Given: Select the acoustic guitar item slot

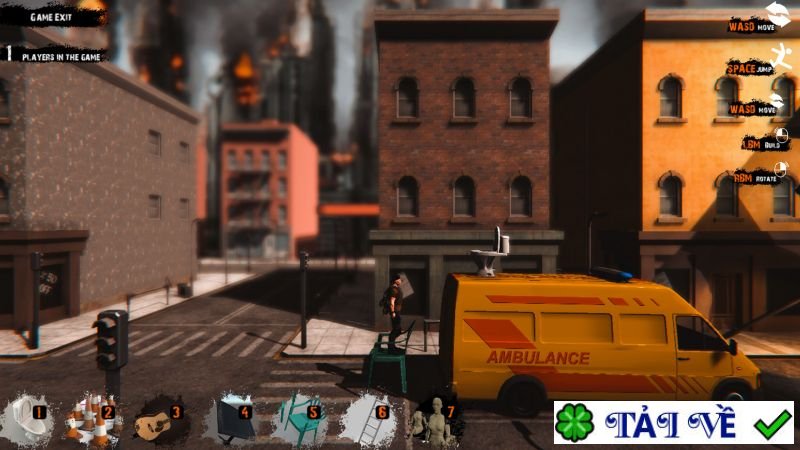Looking at the screenshot, I should pos(162,419).
